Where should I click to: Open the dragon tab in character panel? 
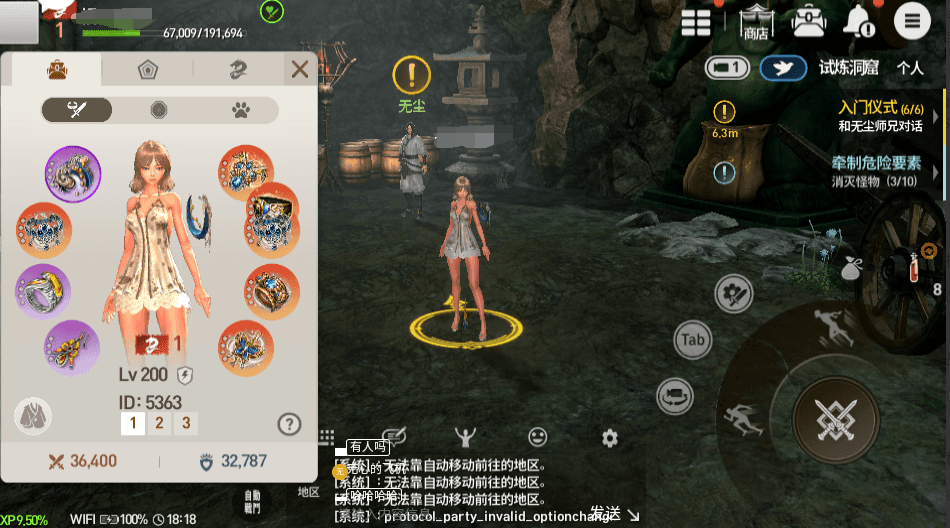click(x=238, y=70)
